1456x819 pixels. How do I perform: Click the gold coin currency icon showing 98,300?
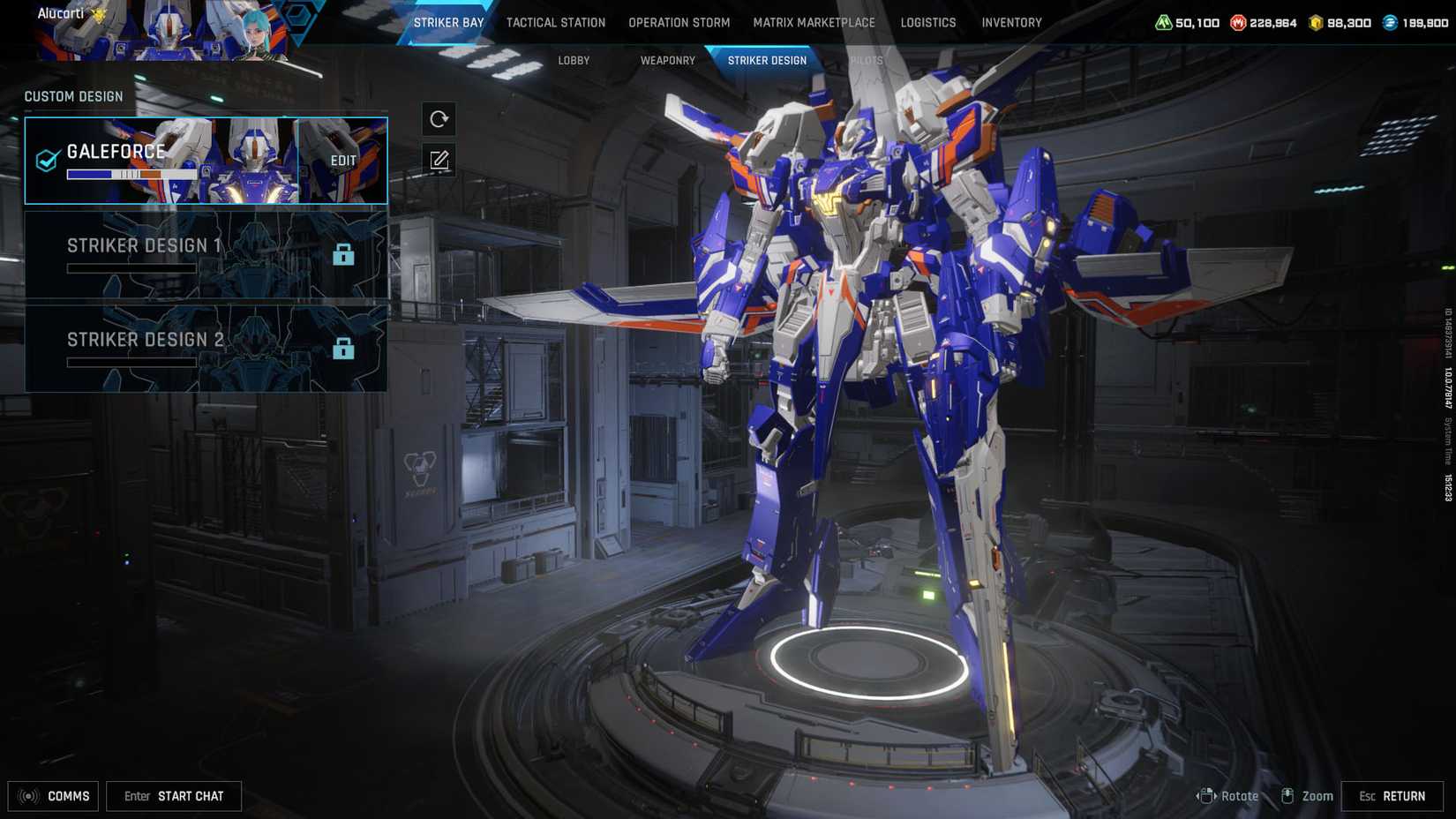[x=1314, y=22]
